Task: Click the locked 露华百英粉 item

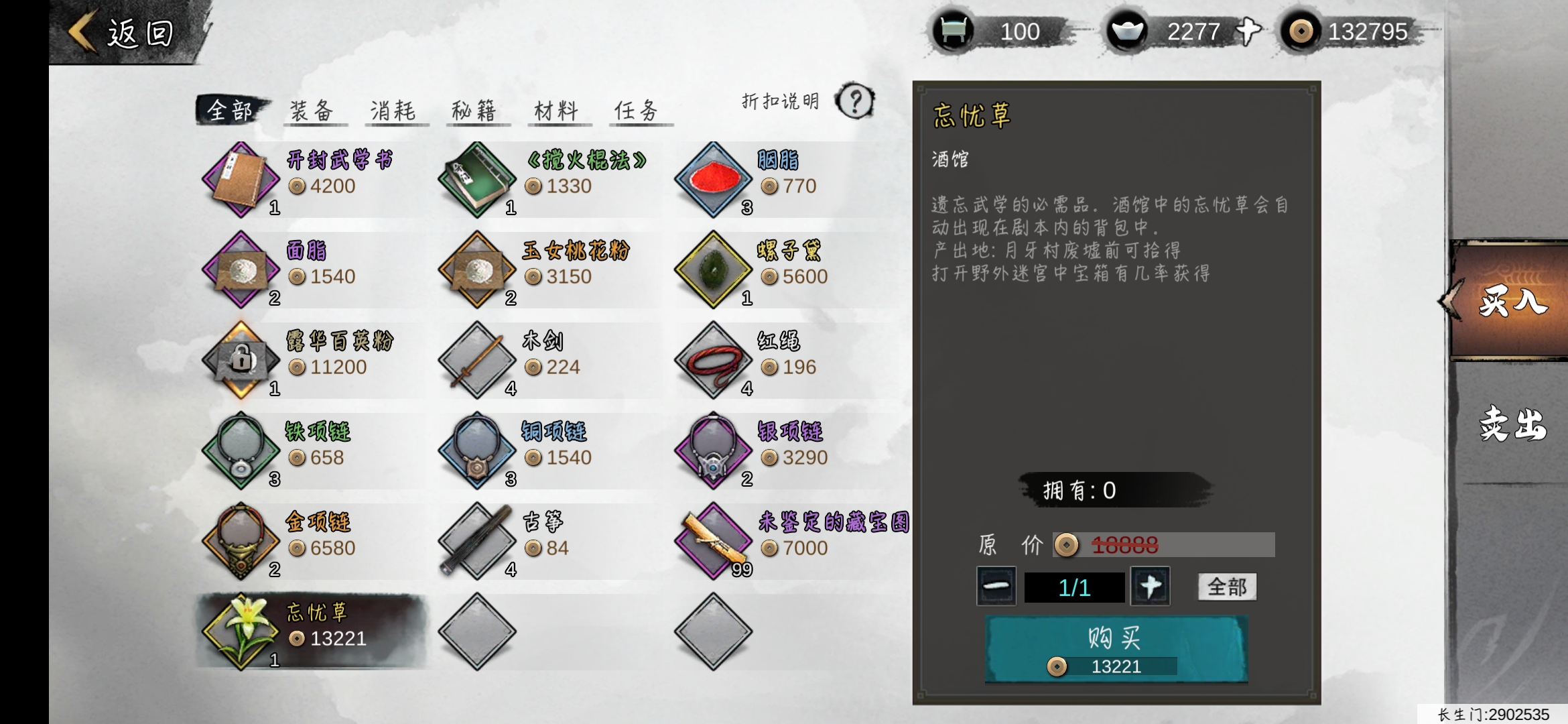Action: (240, 360)
